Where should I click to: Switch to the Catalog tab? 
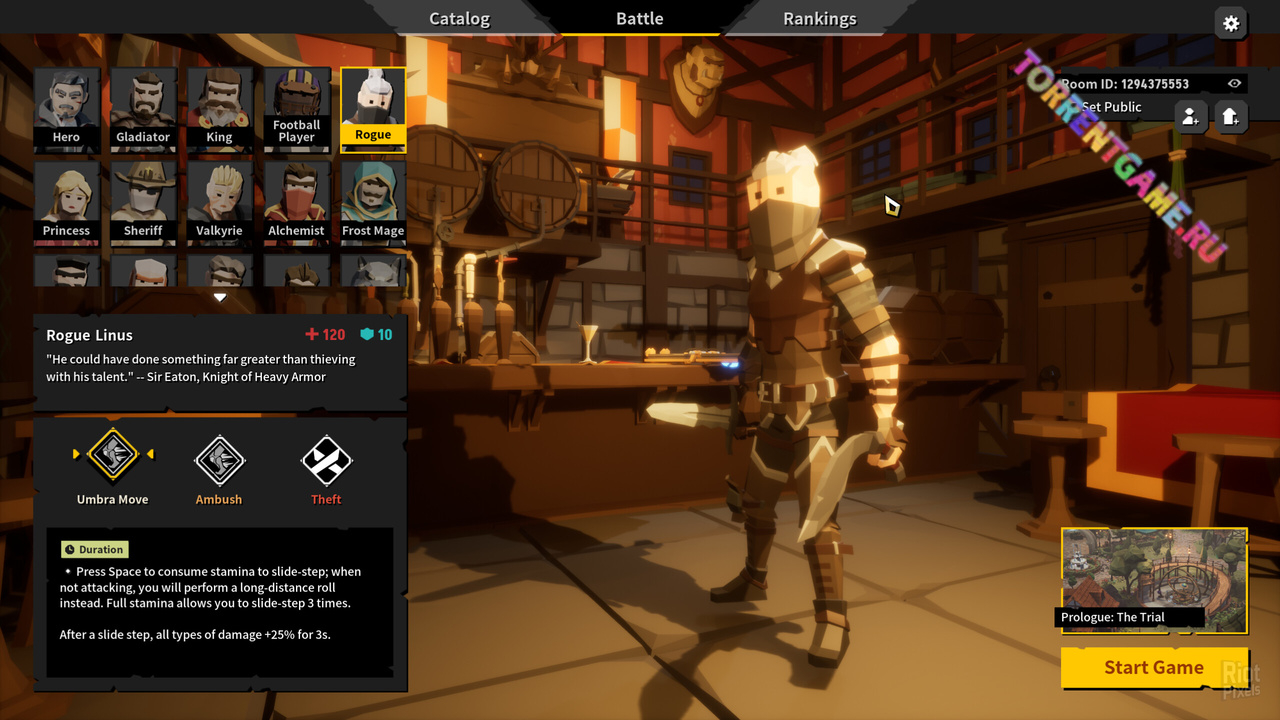[x=459, y=19]
